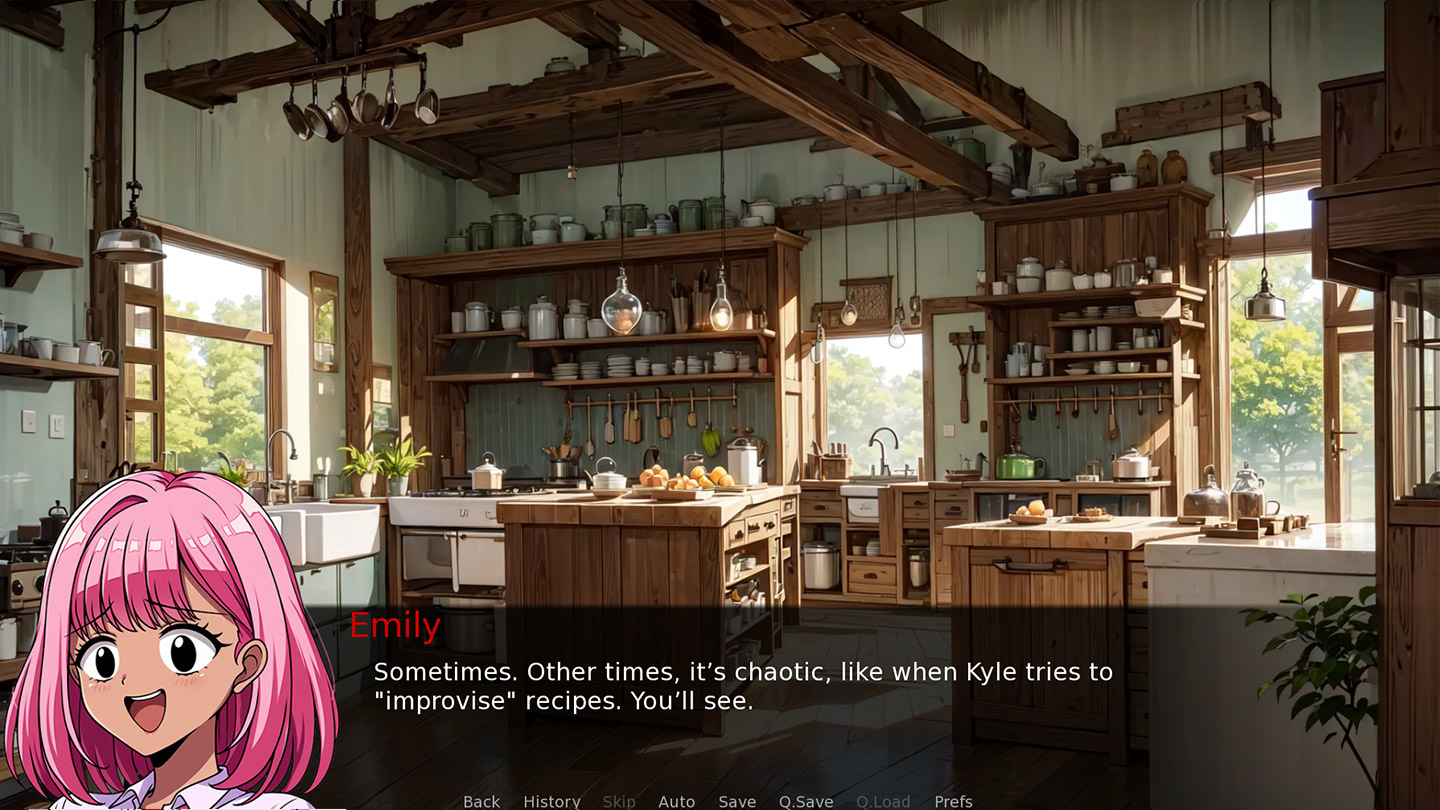The height and width of the screenshot is (810, 1440).
Task: Advance Emily's dialogue text
Action: [x=742, y=686]
